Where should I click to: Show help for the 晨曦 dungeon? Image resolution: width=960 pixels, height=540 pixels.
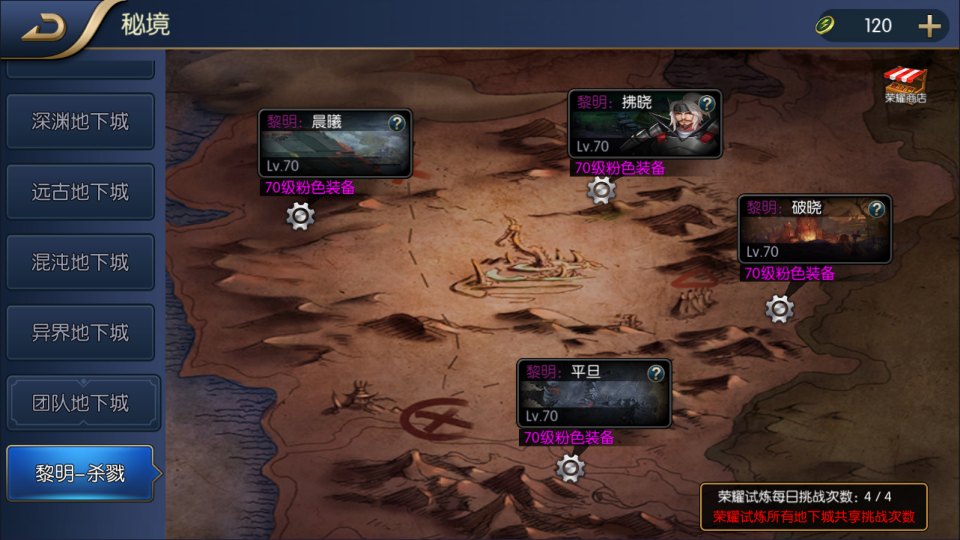click(397, 123)
